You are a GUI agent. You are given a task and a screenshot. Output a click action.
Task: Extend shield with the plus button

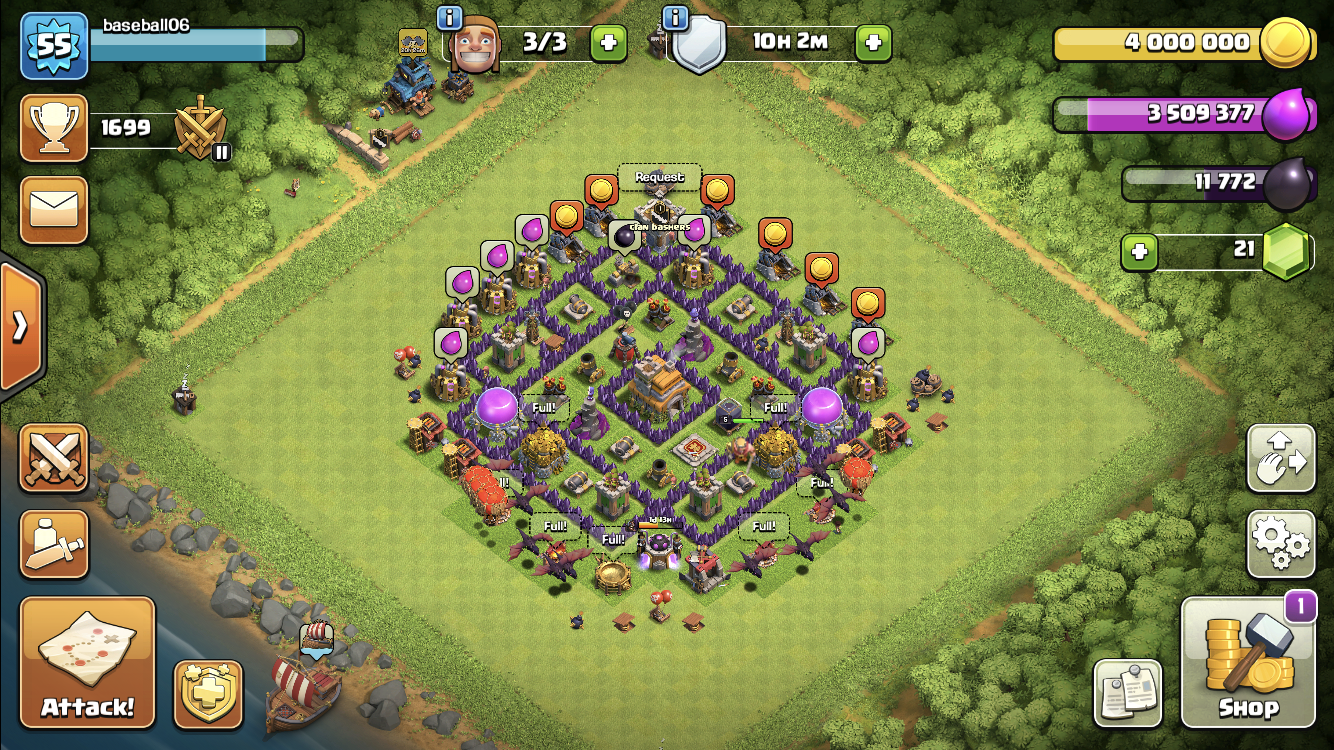click(872, 43)
